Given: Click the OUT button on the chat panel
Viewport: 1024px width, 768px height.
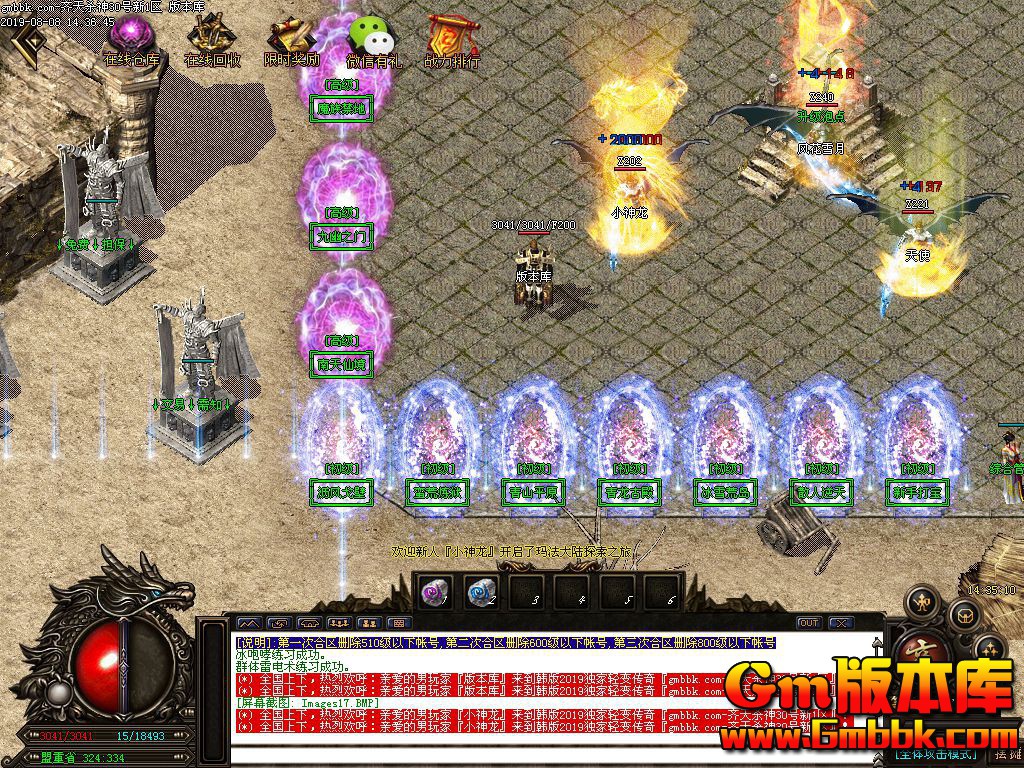Looking at the screenshot, I should pyautogui.click(x=809, y=623).
